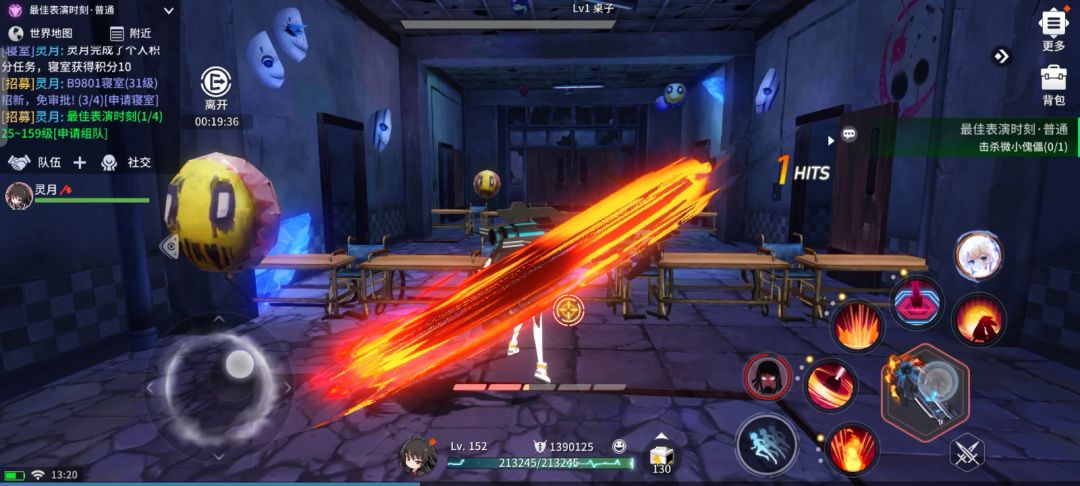Open the 社交 social panel
The height and width of the screenshot is (486, 1080).
[127, 162]
